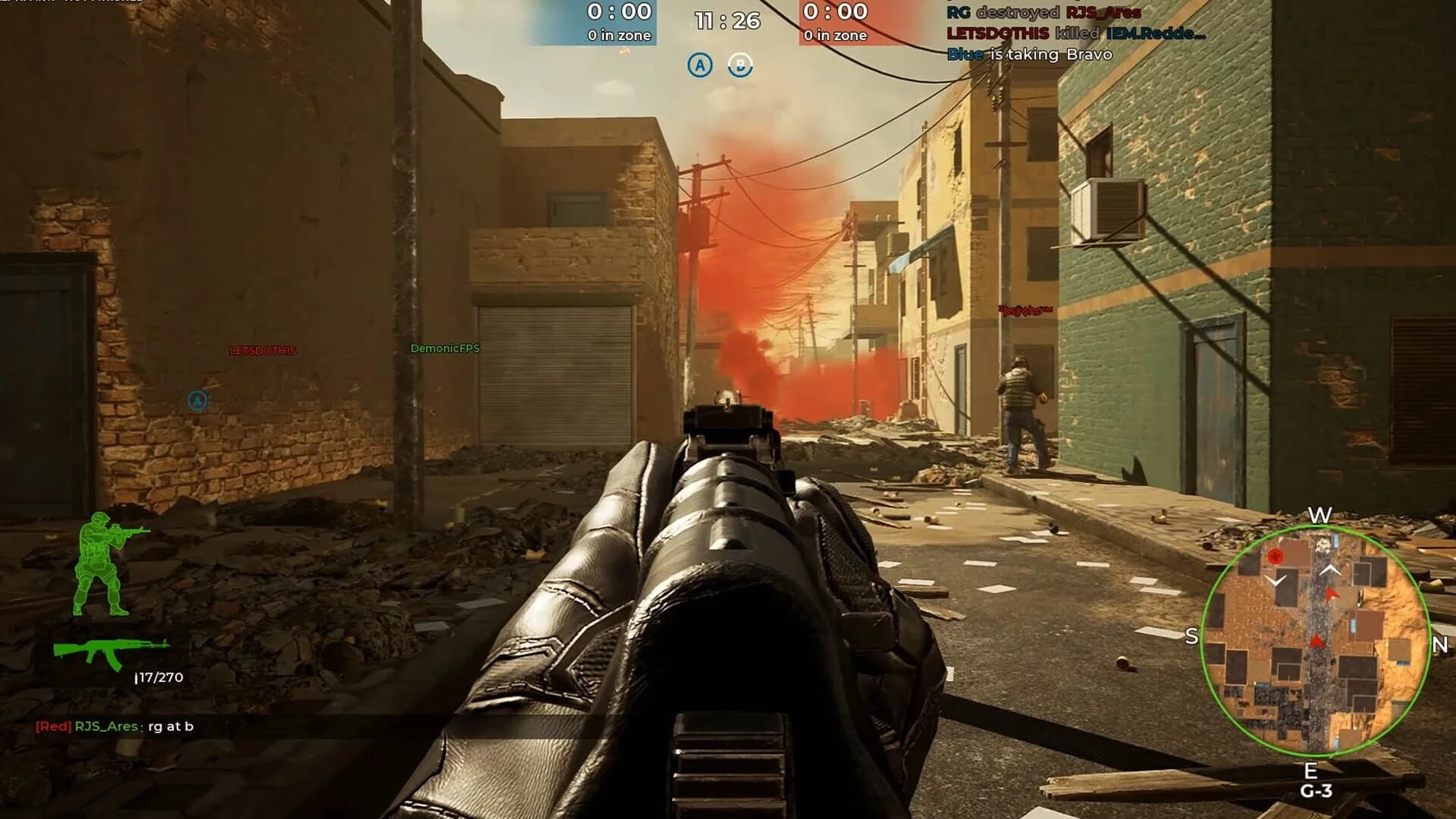1456x819 pixels.
Task: Click the red grenade marker on the minimap
Action: 1277,556
